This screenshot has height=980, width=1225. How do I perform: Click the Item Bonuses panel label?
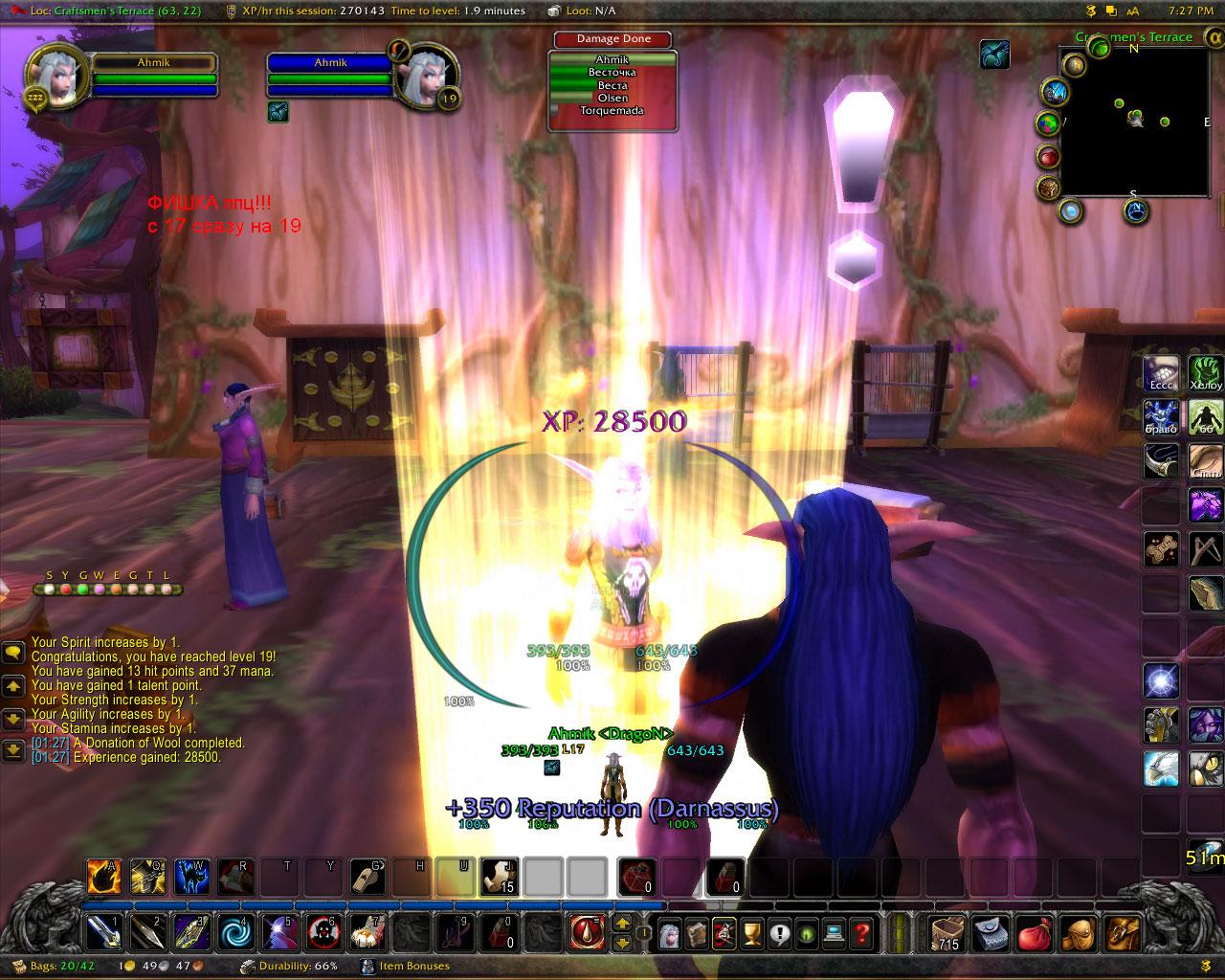click(x=413, y=967)
